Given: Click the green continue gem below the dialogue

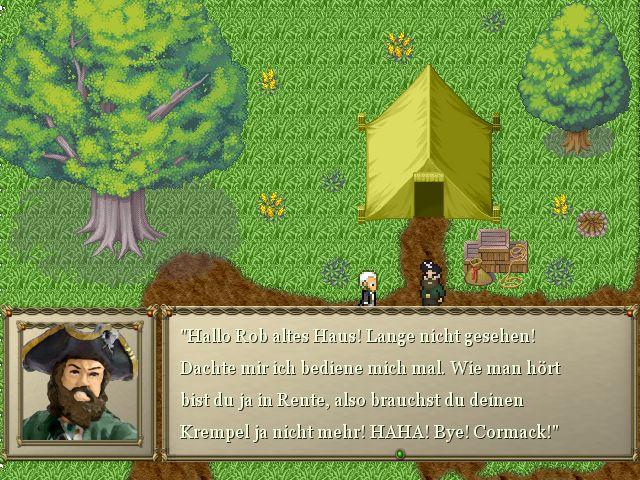Looking at the screenshot, I should point(400,454).
